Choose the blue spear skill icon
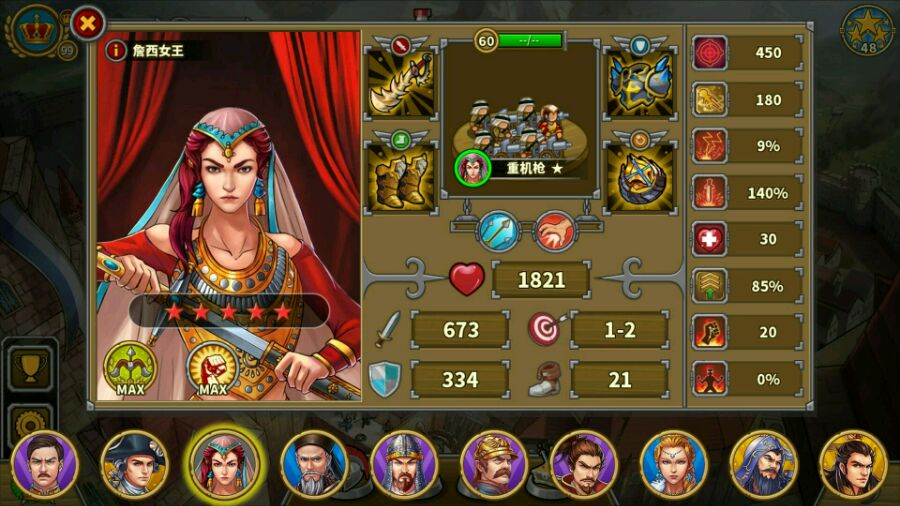900x506 pixels. (497, 230)
